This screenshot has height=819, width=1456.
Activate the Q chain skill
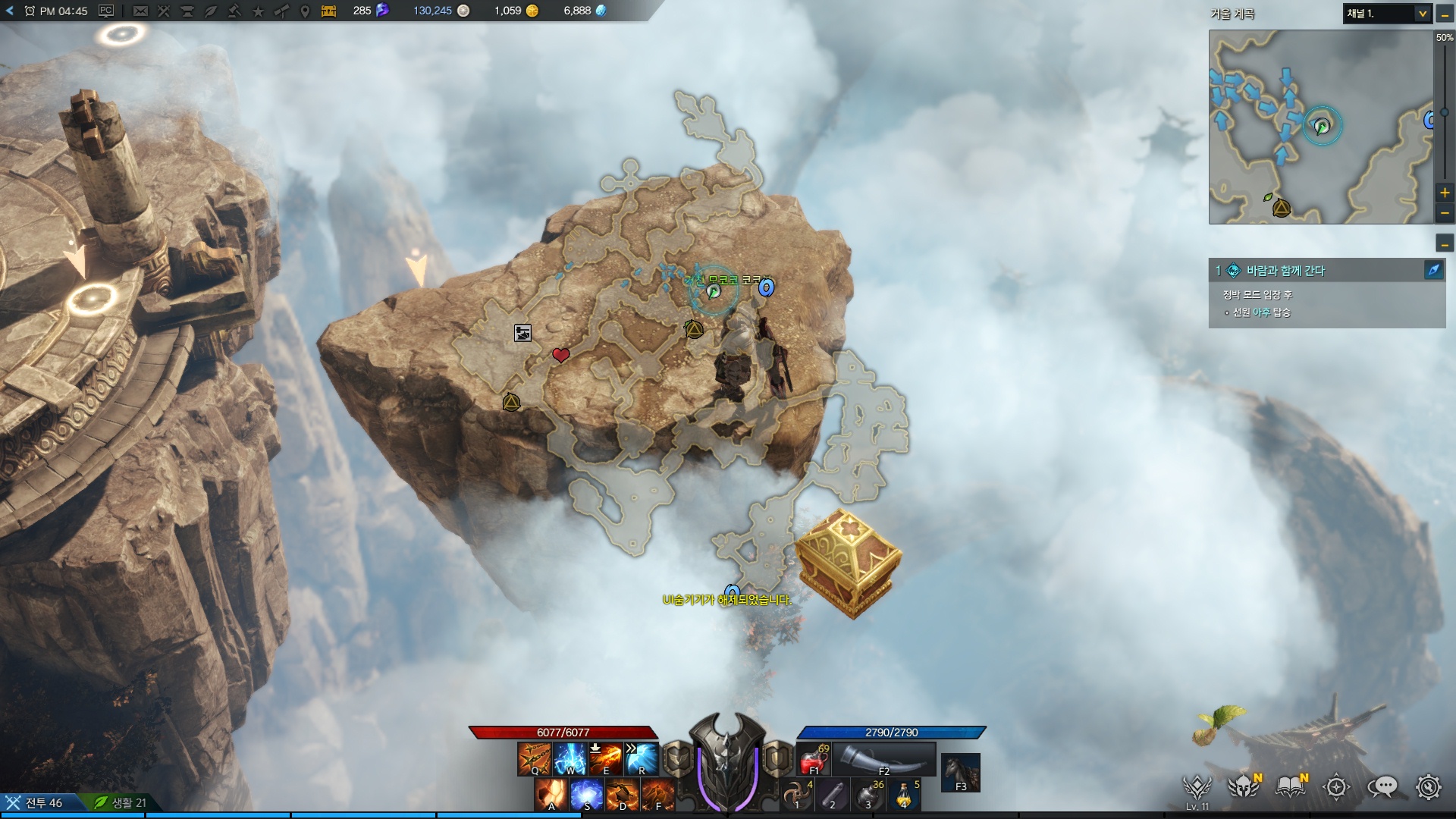pos(534,758)
